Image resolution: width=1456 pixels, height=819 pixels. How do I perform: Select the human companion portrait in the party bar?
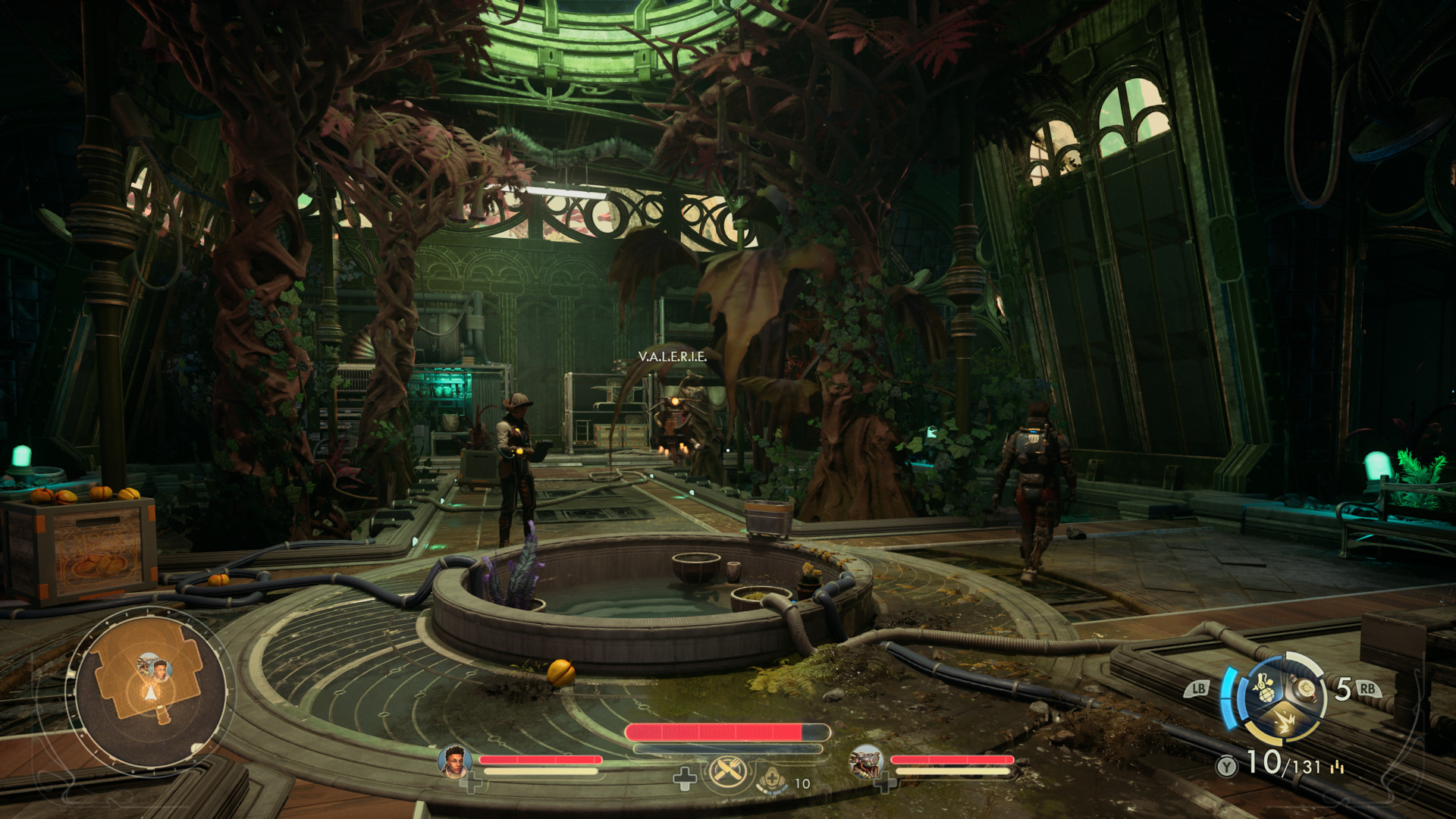click(455, 761)
